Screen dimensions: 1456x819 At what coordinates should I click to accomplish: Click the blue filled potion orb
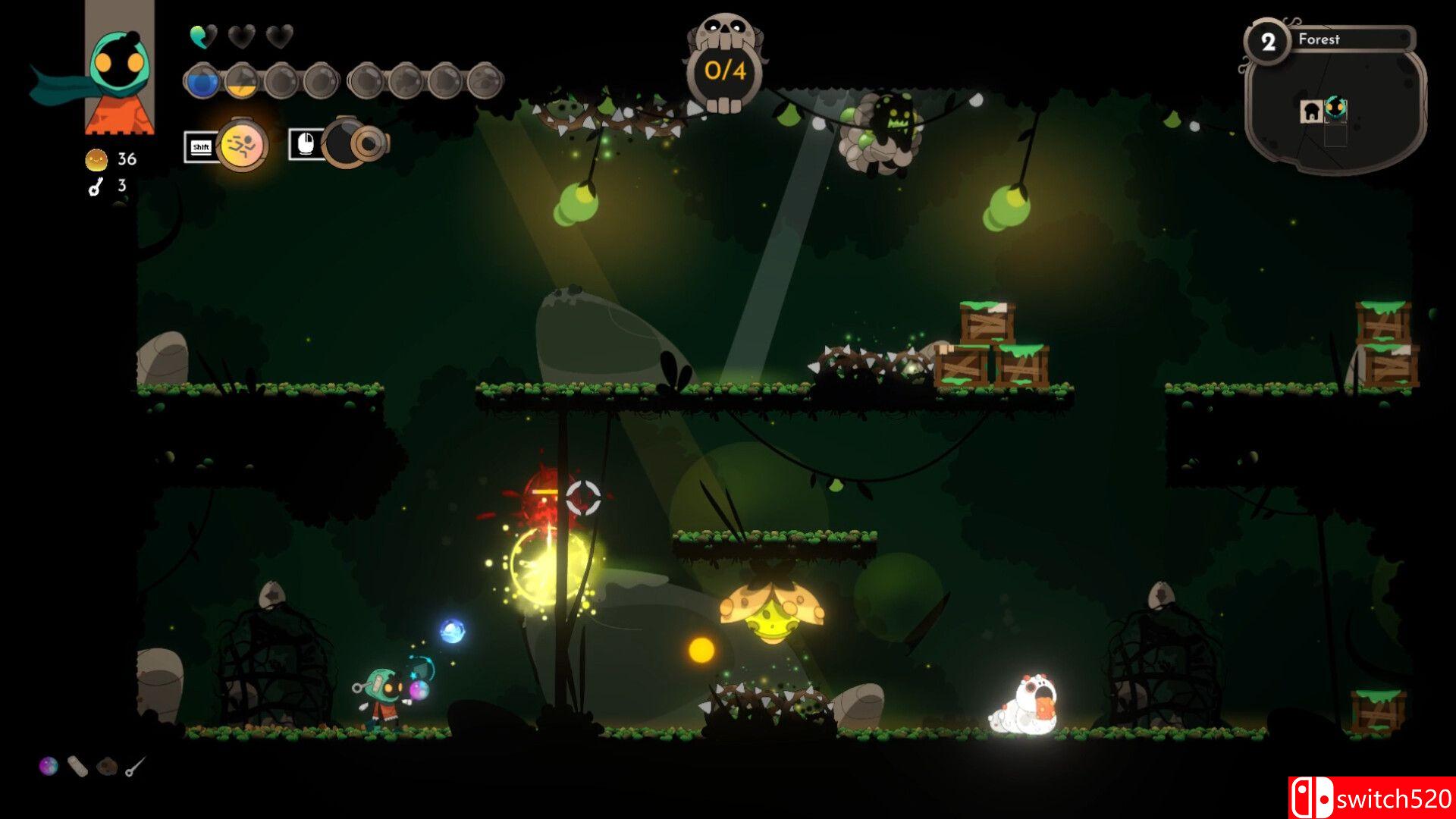[x=202, y=80]
